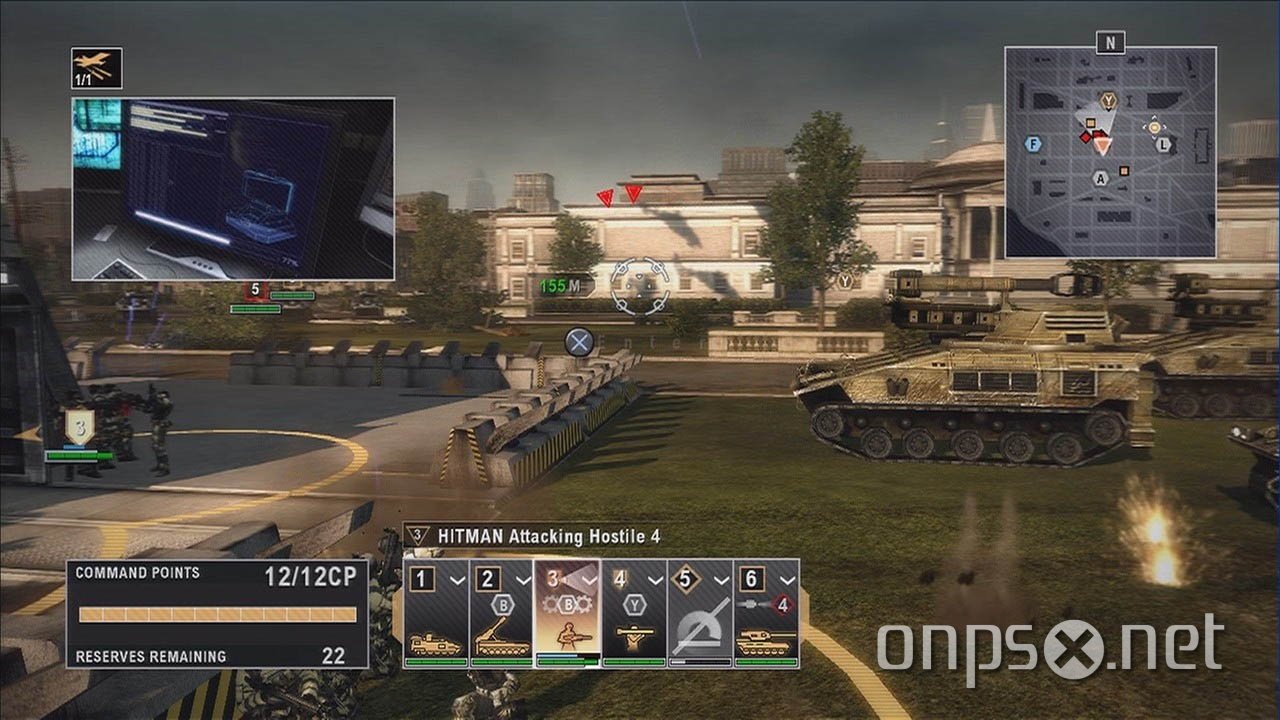Image resolution: width=1280 pixels, height=720 pixels.
Task: Expand the dropdown chevron on unit 1
Action: (x=460, y=578)
